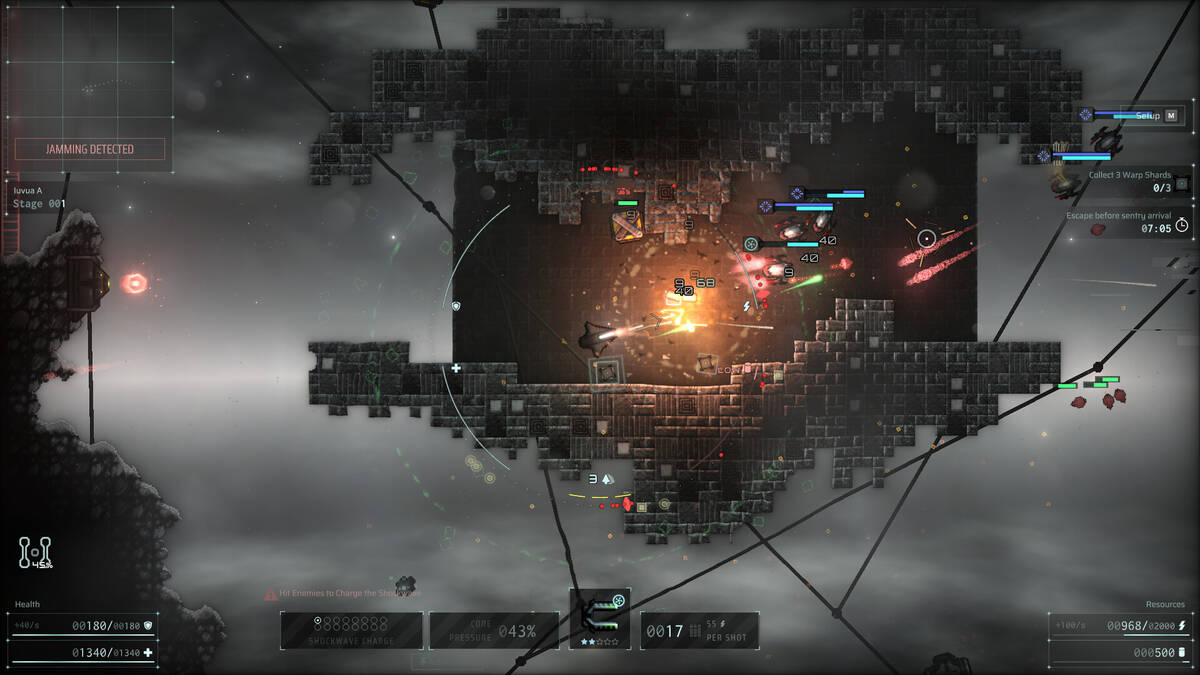Click the Escape before sentry arrival objective
This screenshot has height=675, width=1200.
pos(1128,222)
